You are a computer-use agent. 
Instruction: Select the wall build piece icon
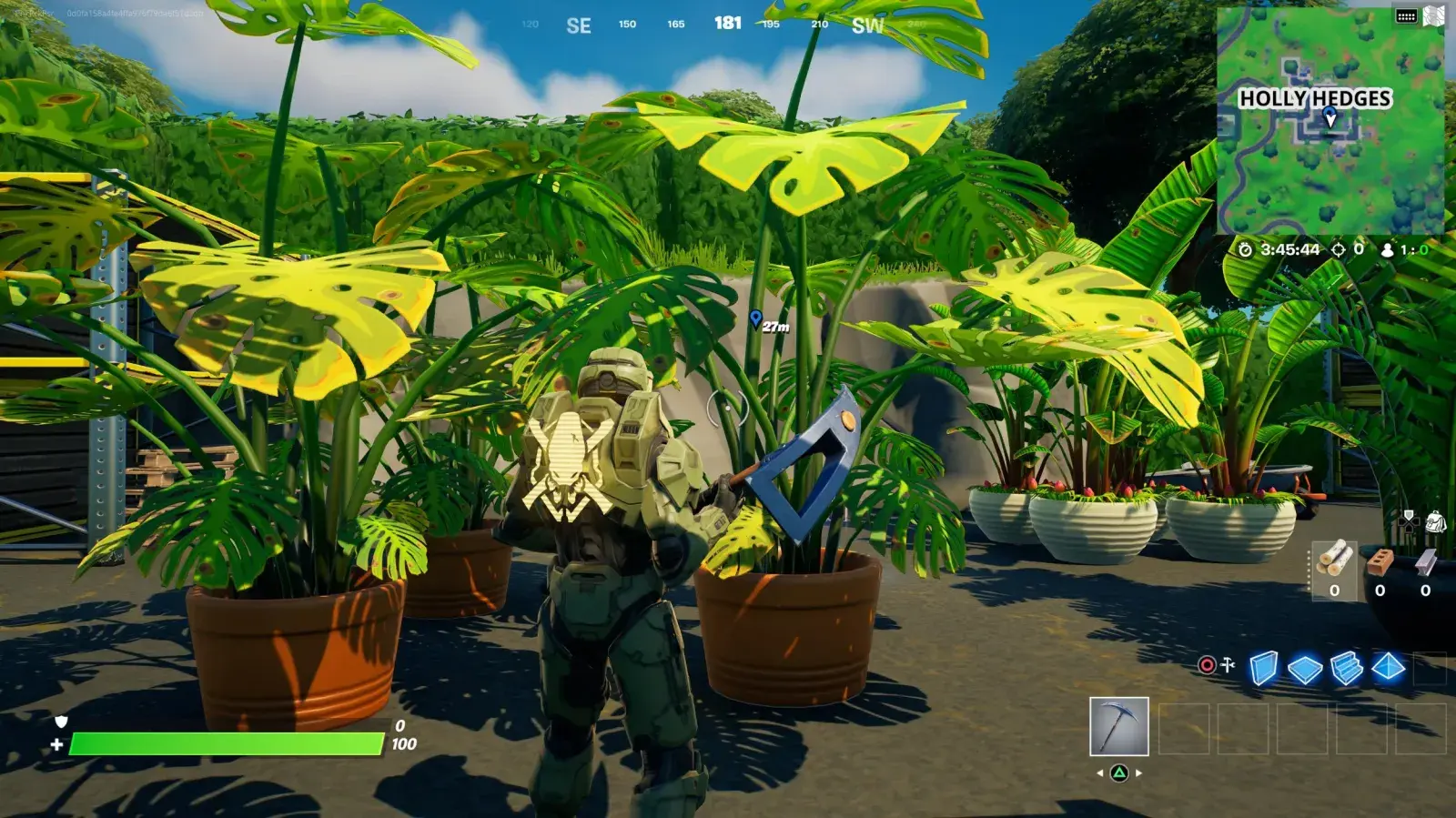tap(1263, 669)
